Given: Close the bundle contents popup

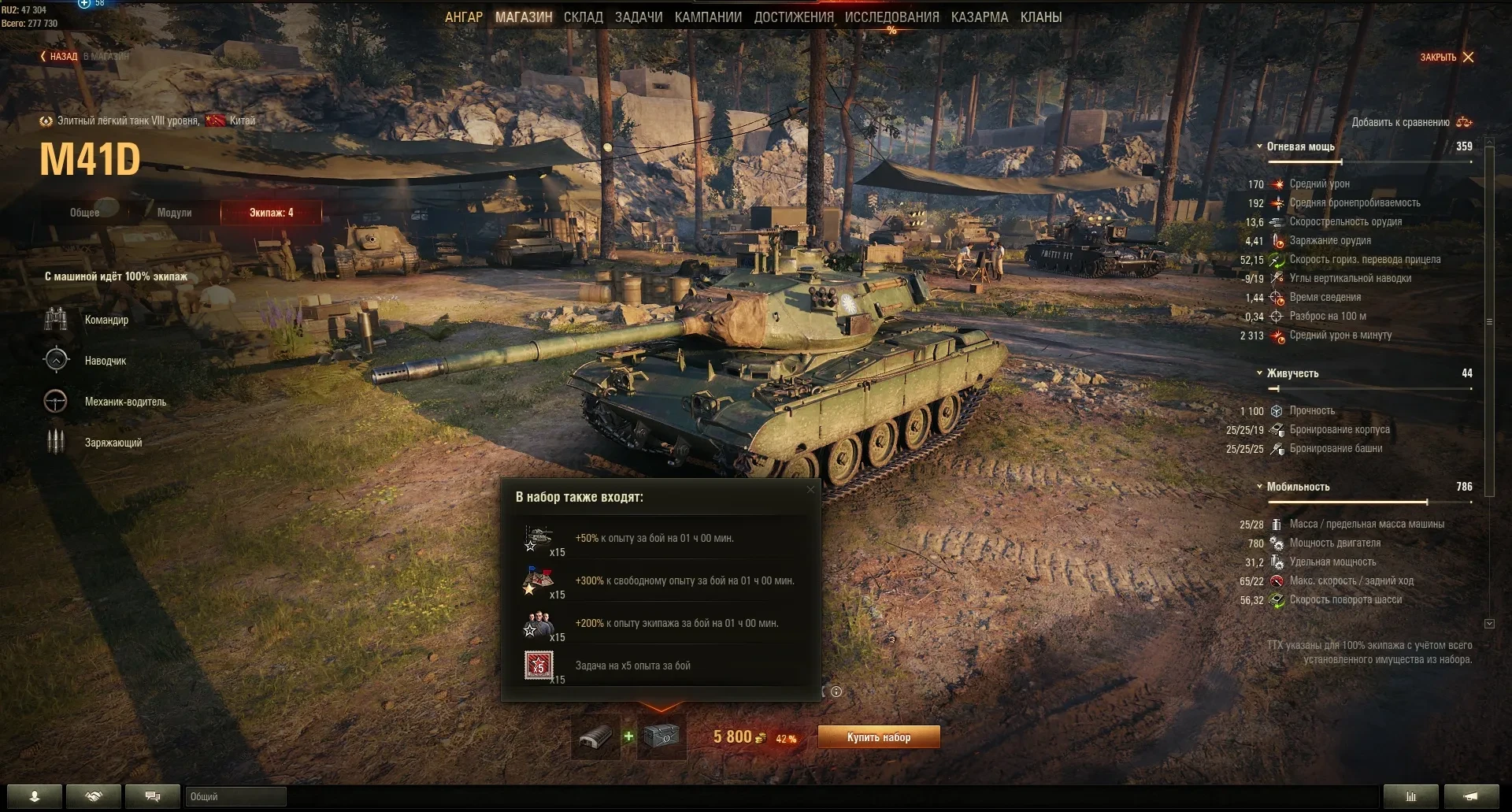Looking at the screenshot, I should pyautogui.click(x=810, y=490).
